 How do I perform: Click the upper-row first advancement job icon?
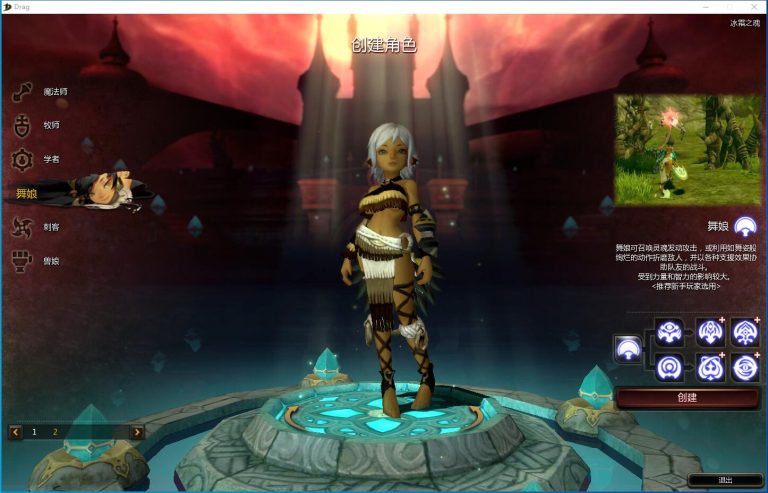669,331
